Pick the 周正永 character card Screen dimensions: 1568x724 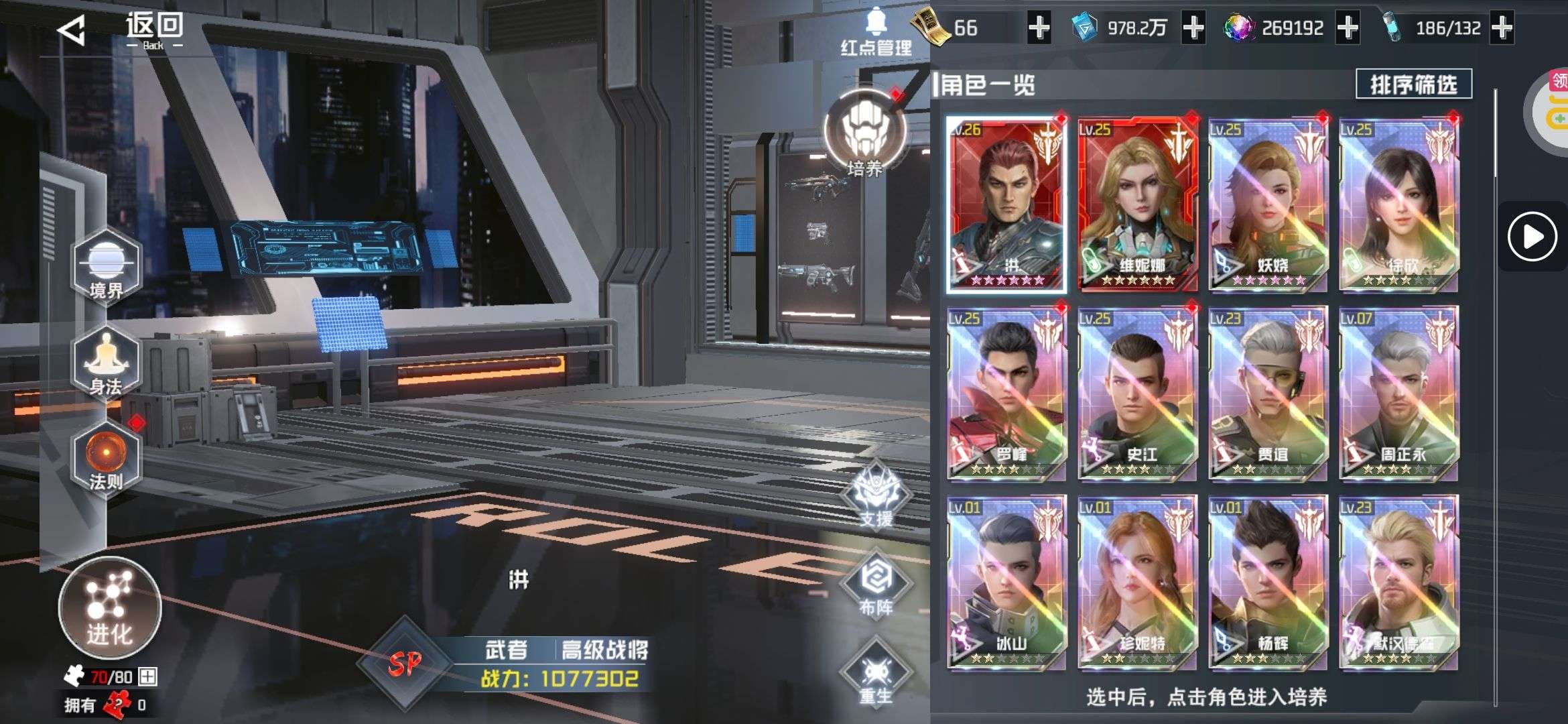(1398, 394)
